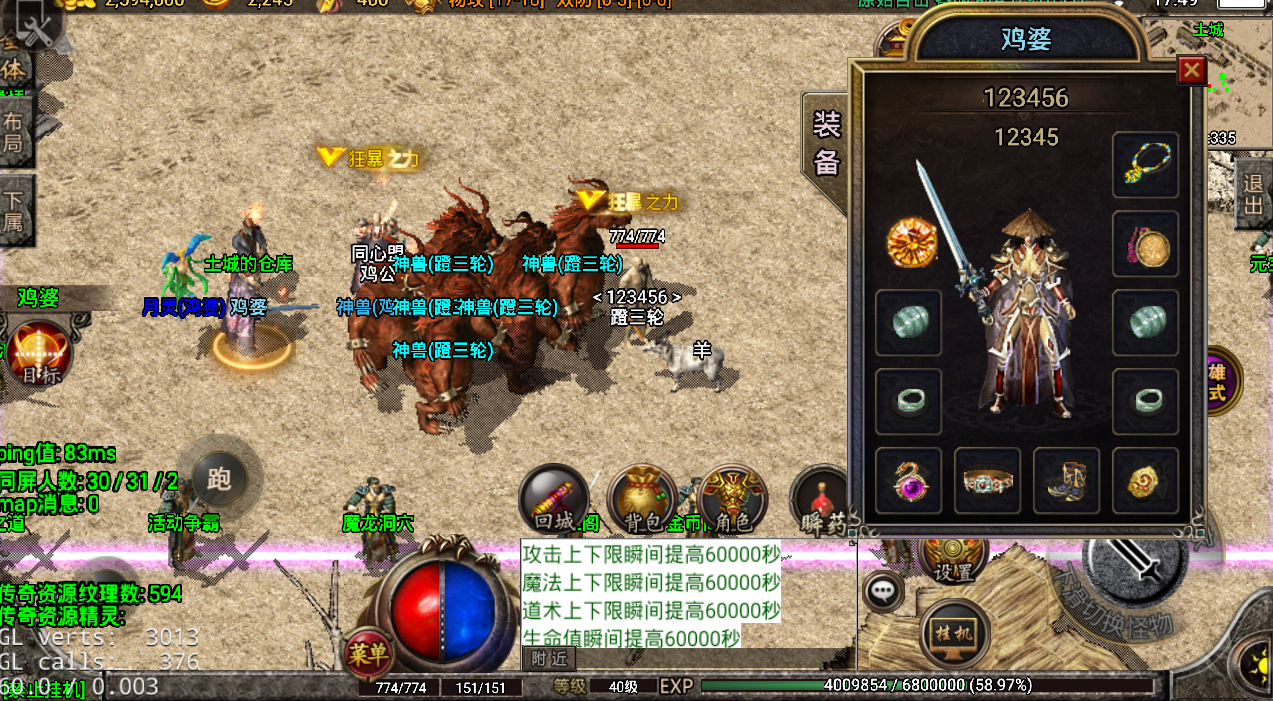
Task: Toggle the 跑 run button
Action: (220, 479)
